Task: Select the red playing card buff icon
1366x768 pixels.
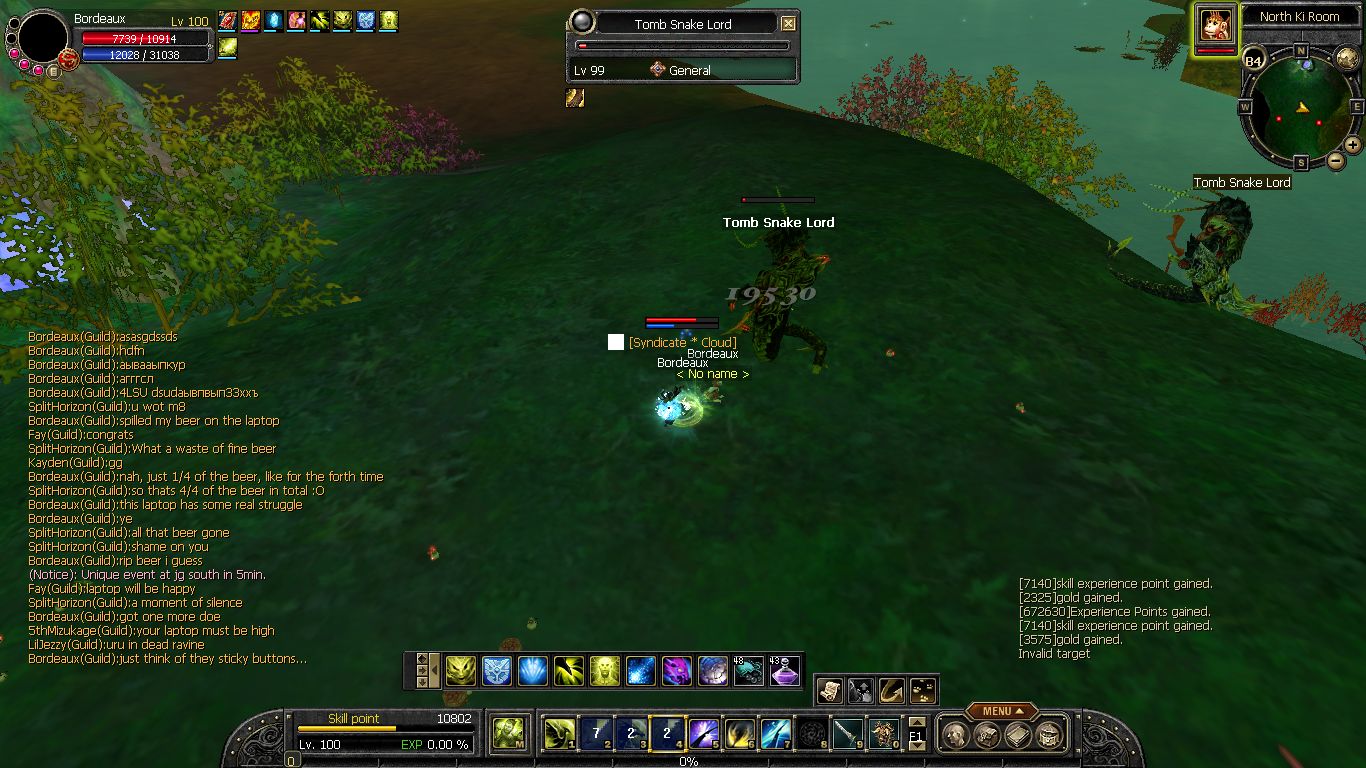Action: tap(228, 20)
